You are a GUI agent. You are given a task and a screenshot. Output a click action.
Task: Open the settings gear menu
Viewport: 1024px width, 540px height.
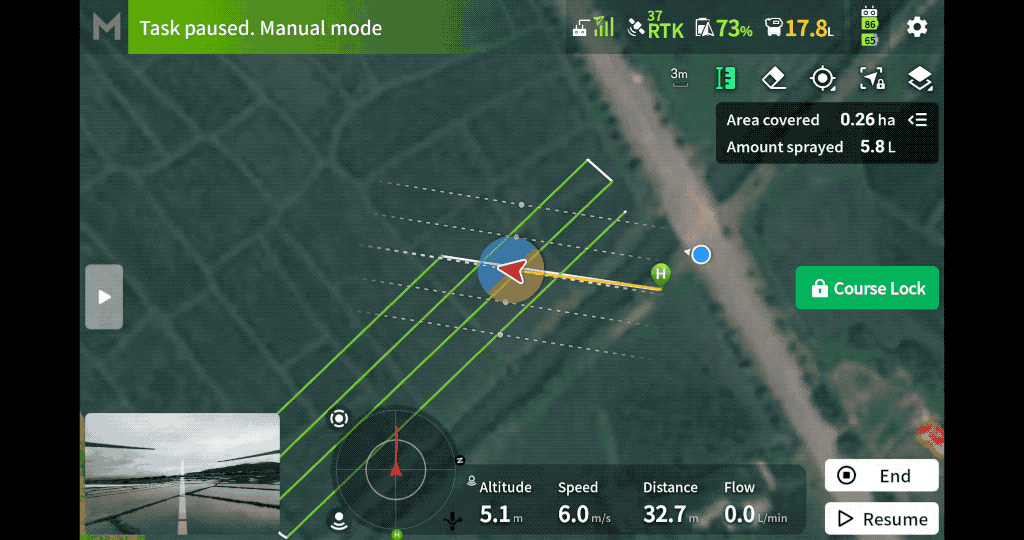[917, 27]
